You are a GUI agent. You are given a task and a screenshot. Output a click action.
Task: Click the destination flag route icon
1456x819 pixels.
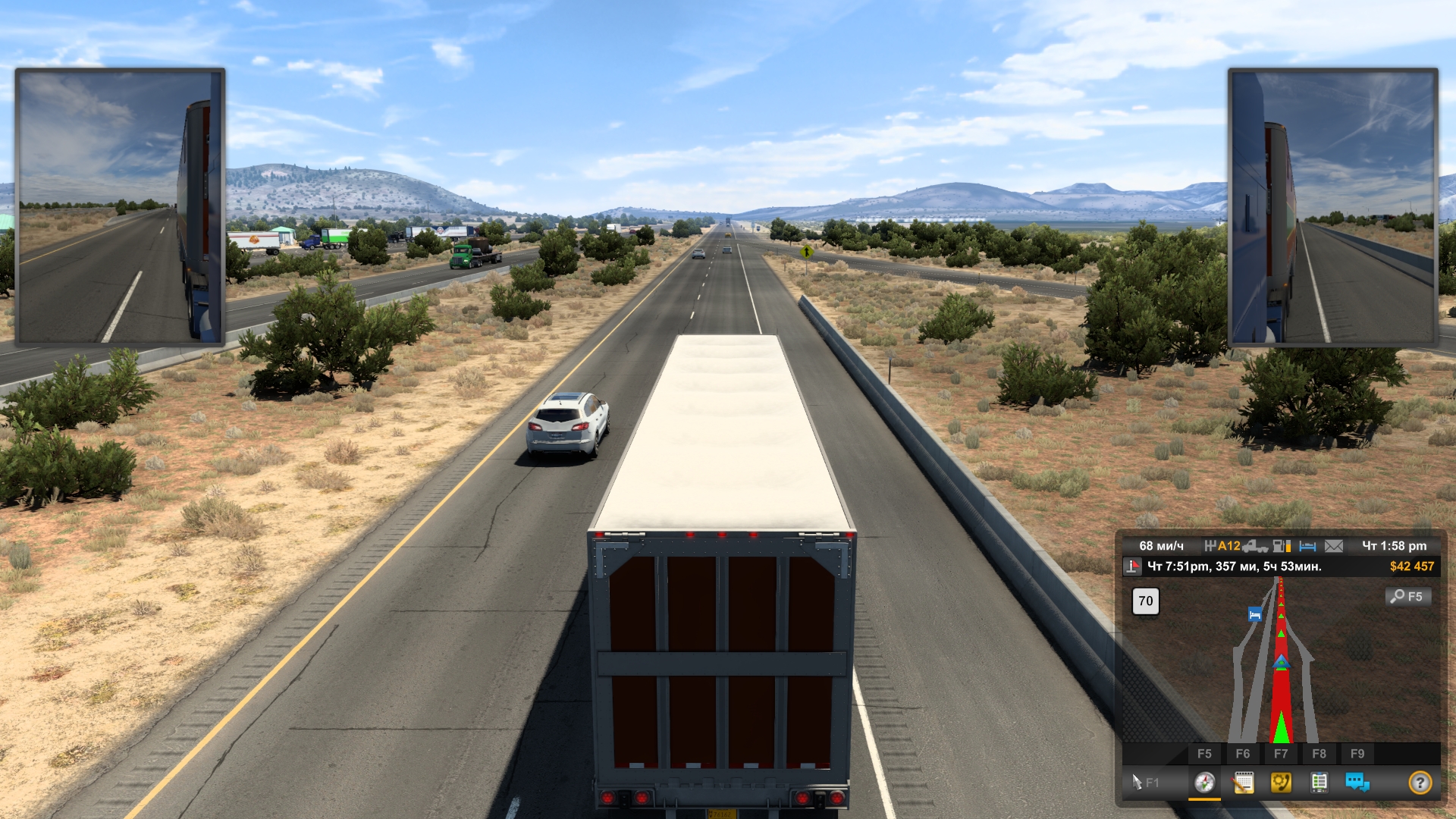(x=1133, y=566)
